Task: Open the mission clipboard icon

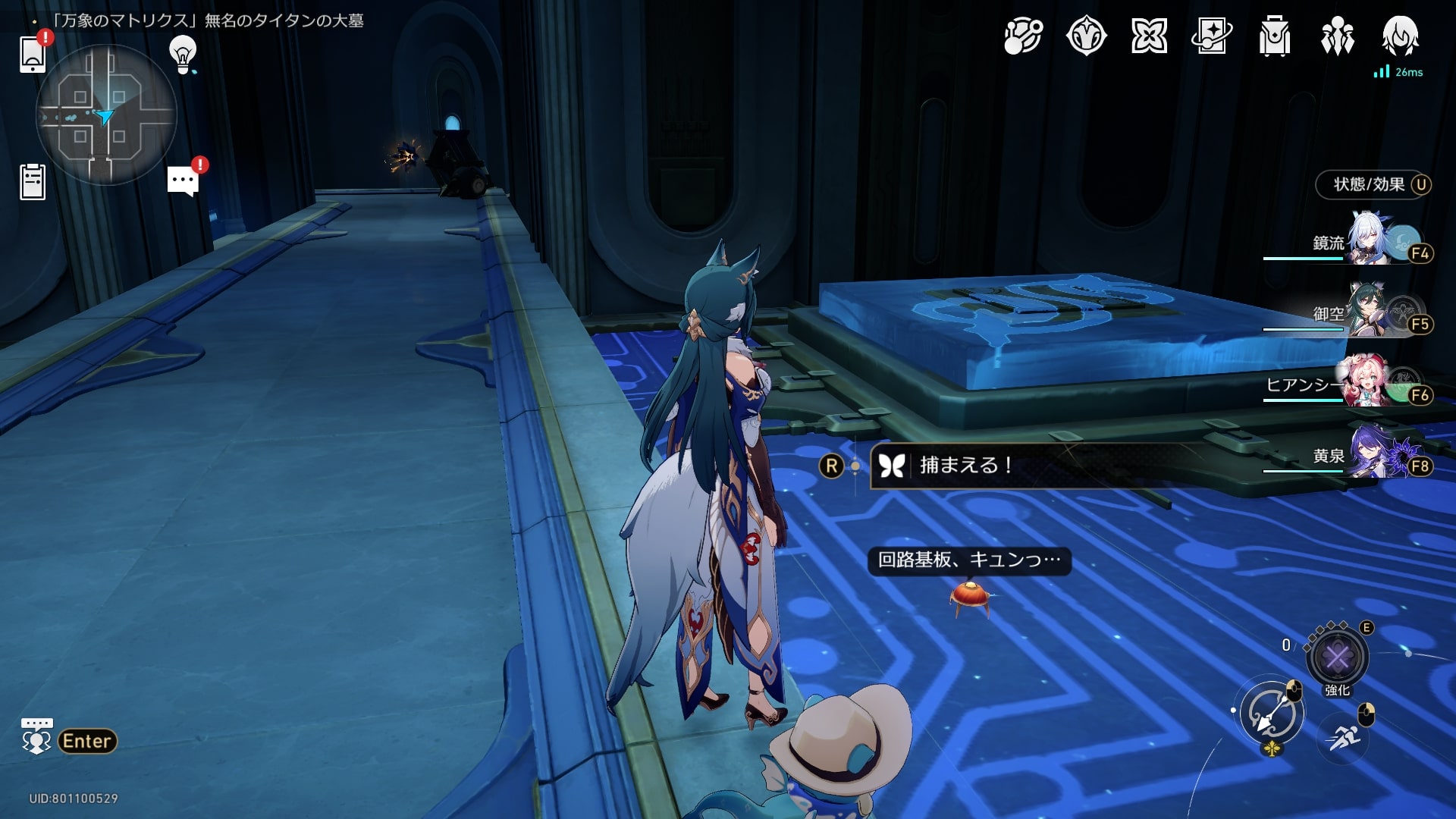Action: [x=33, y=182]
